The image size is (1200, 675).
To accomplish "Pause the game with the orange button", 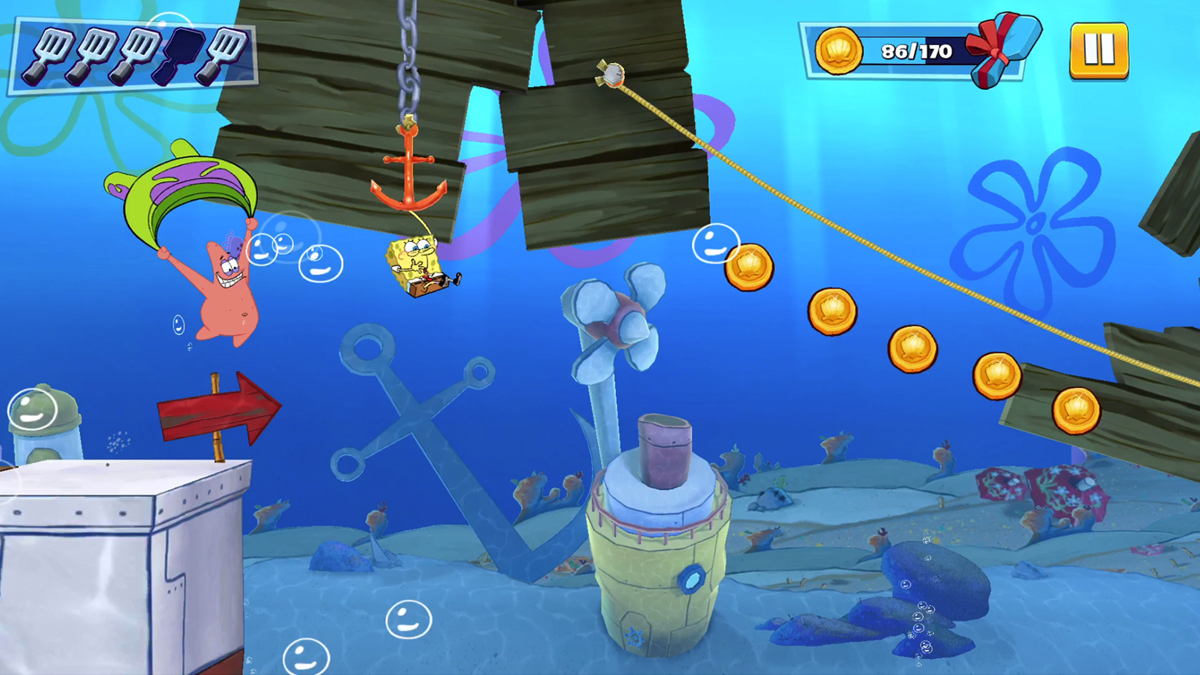I will [x=1098, y=50].
